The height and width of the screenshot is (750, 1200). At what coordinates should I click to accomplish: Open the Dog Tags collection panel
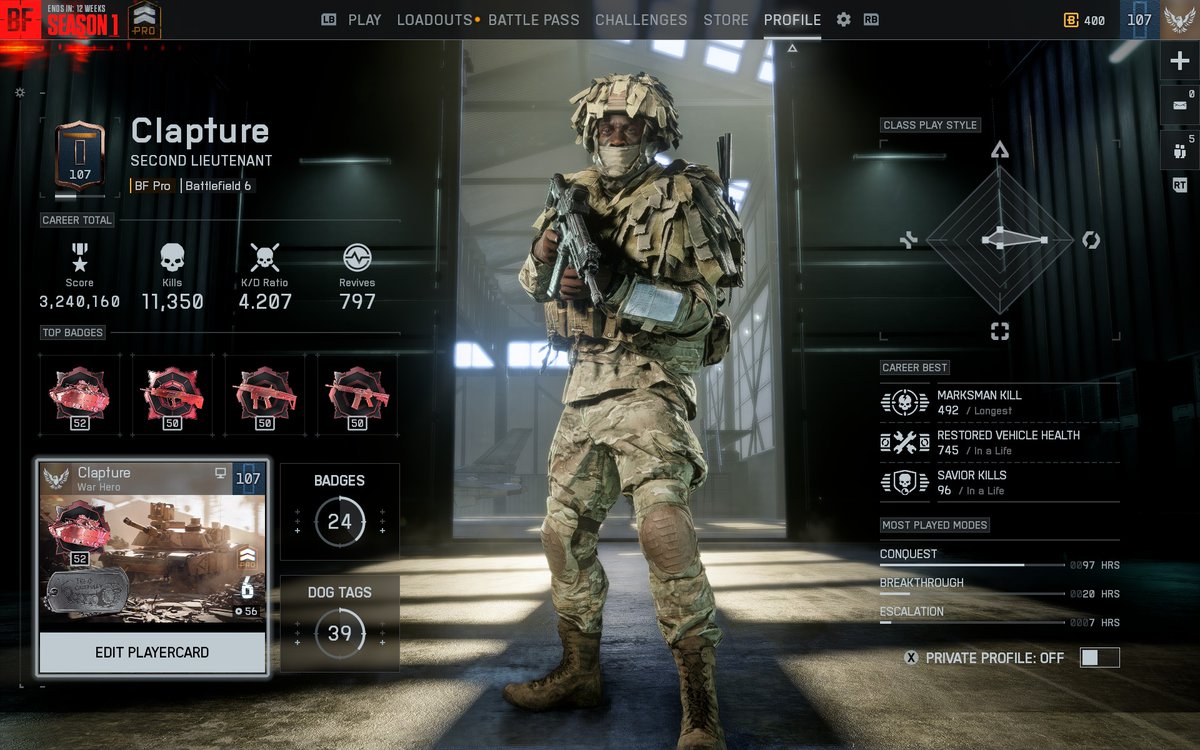(x=339, y=623)
